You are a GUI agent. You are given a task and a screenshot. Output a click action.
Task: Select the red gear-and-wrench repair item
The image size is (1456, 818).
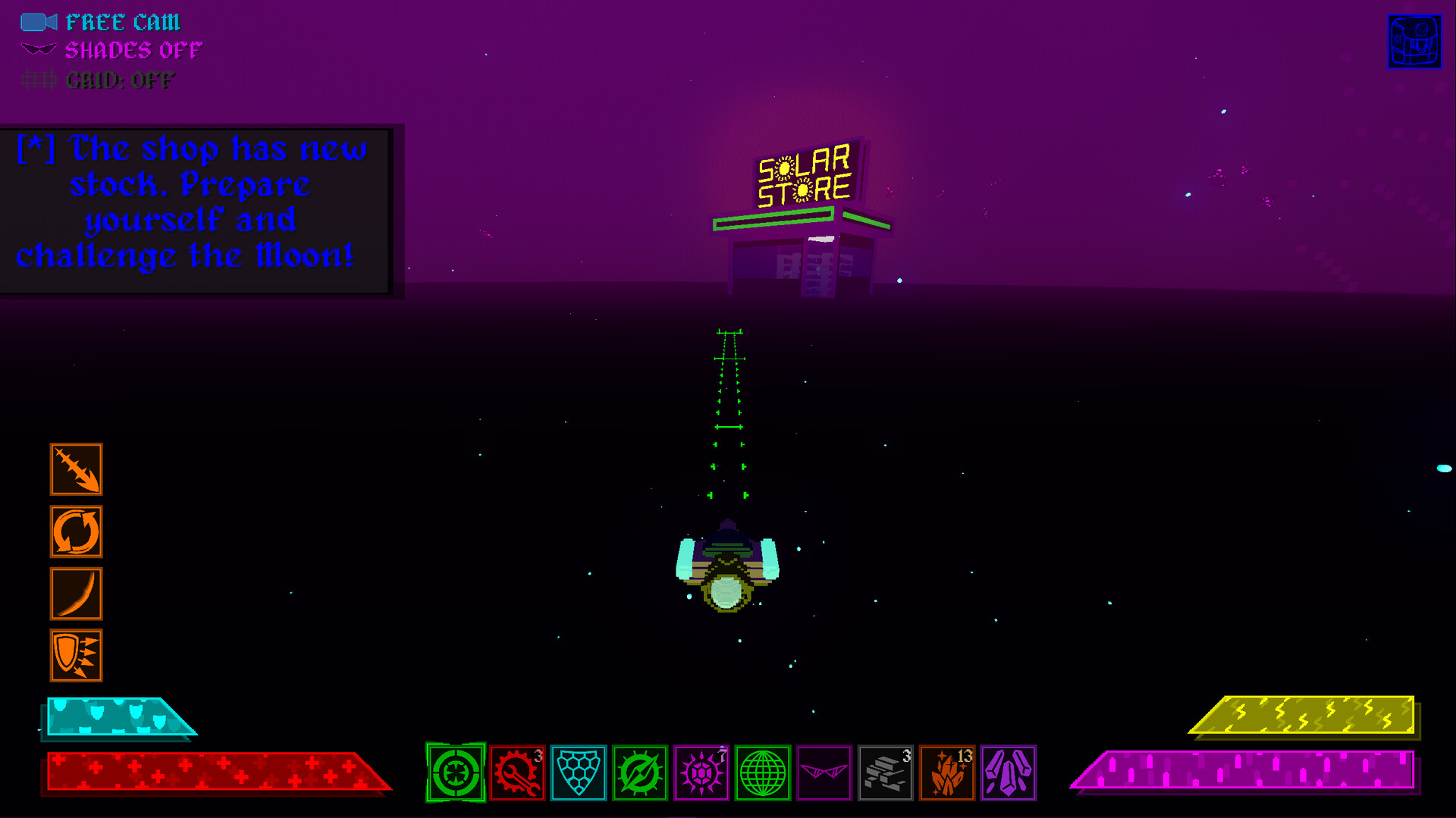(x=516, y=773)
